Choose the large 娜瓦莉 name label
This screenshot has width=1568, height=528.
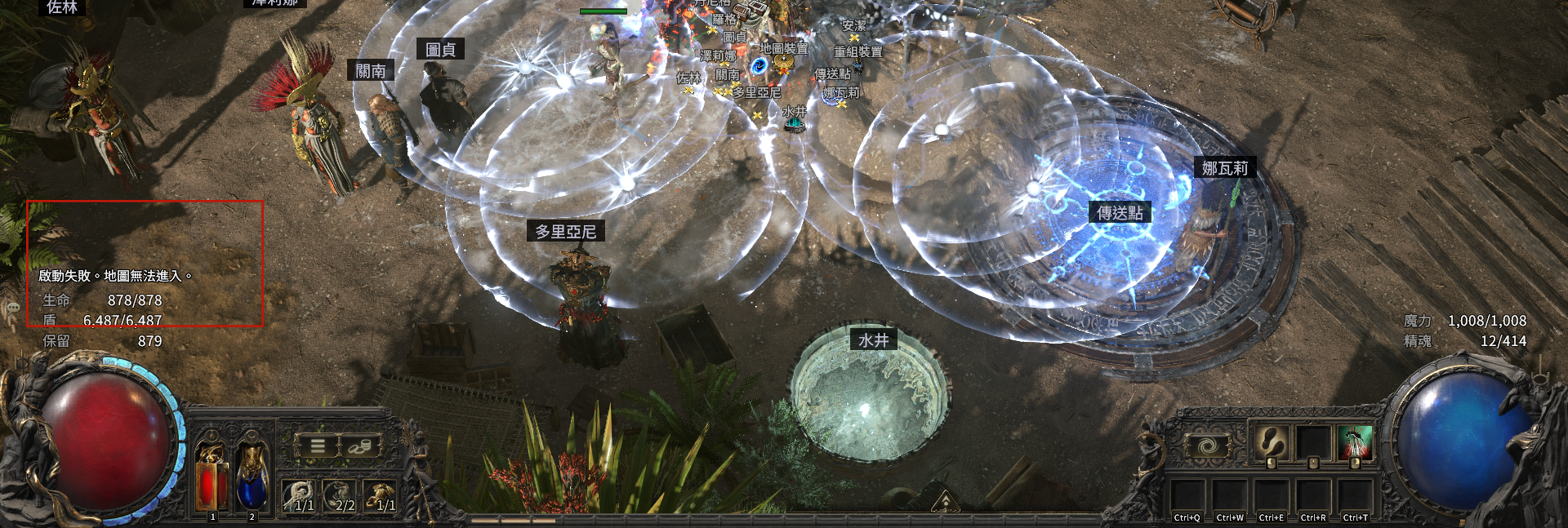click(x=1224, y=168)
